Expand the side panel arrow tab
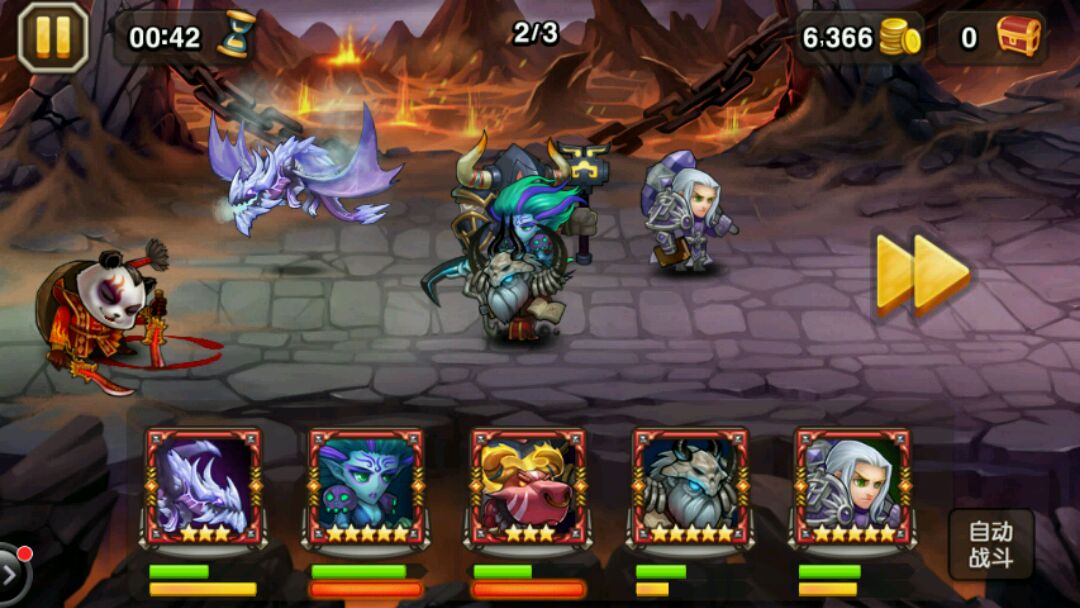Screen dimensions: 1080x608 13,574
